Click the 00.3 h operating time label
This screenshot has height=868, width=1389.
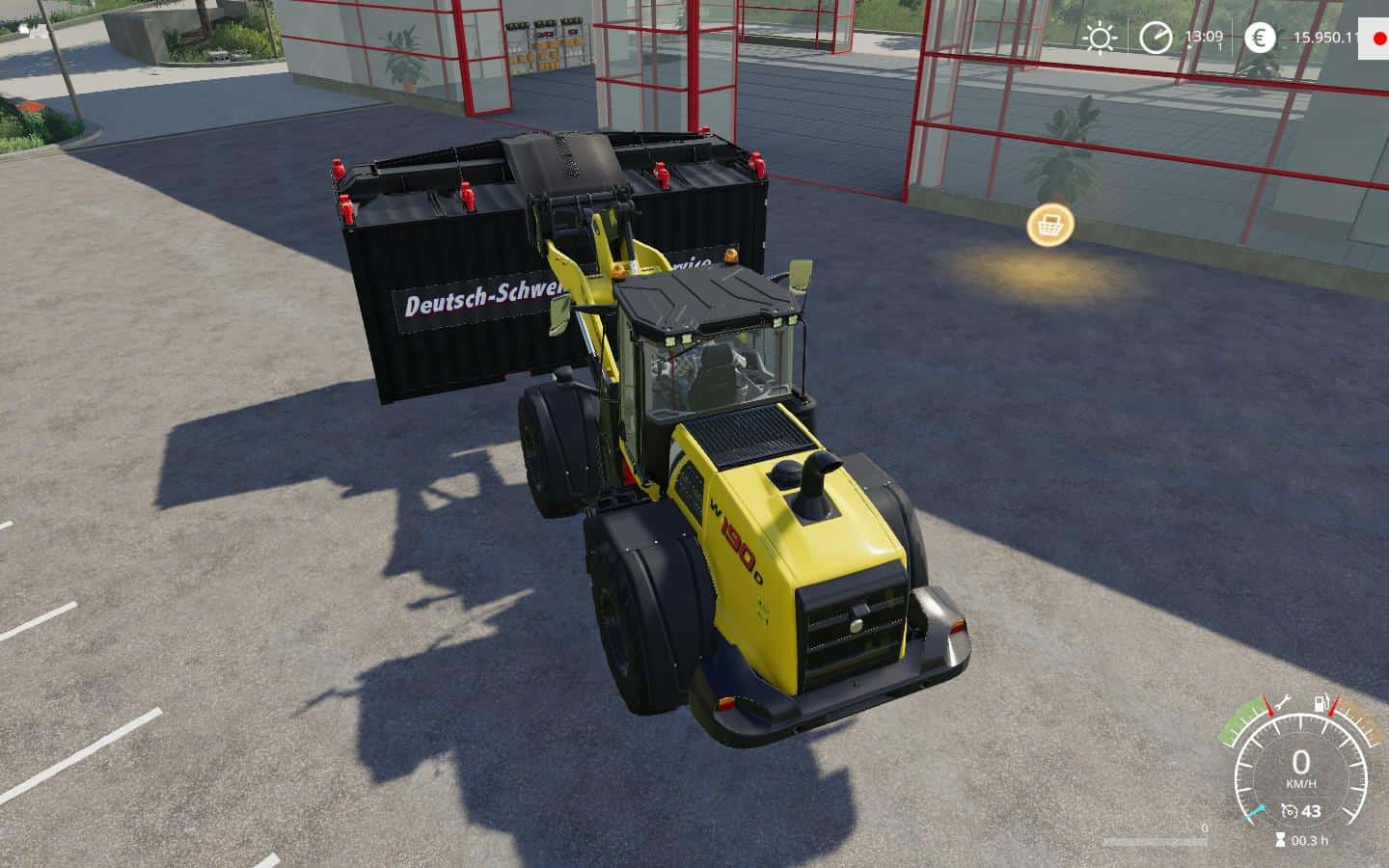click(x=1309, y=840)
